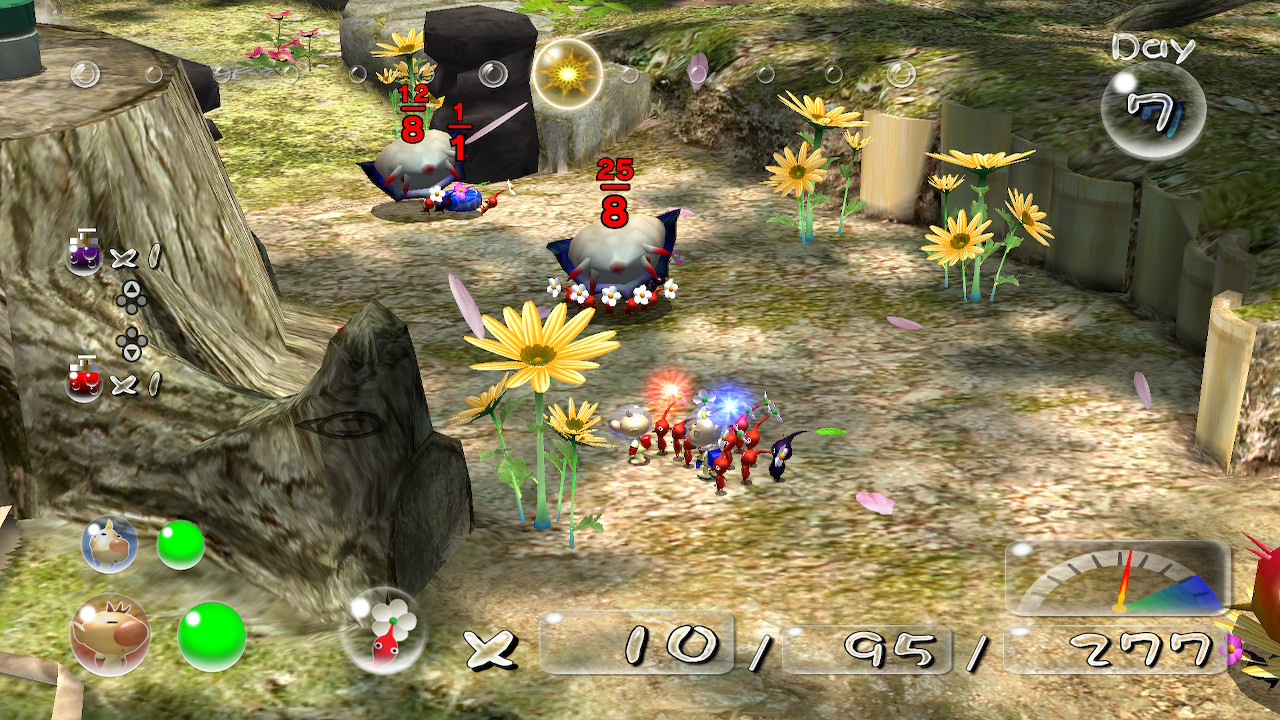Image resolution: width=1280 pixels, height=720 pixels.
Task: Select the purple ultra-bitter spray bottle
Action: point(84,257)
